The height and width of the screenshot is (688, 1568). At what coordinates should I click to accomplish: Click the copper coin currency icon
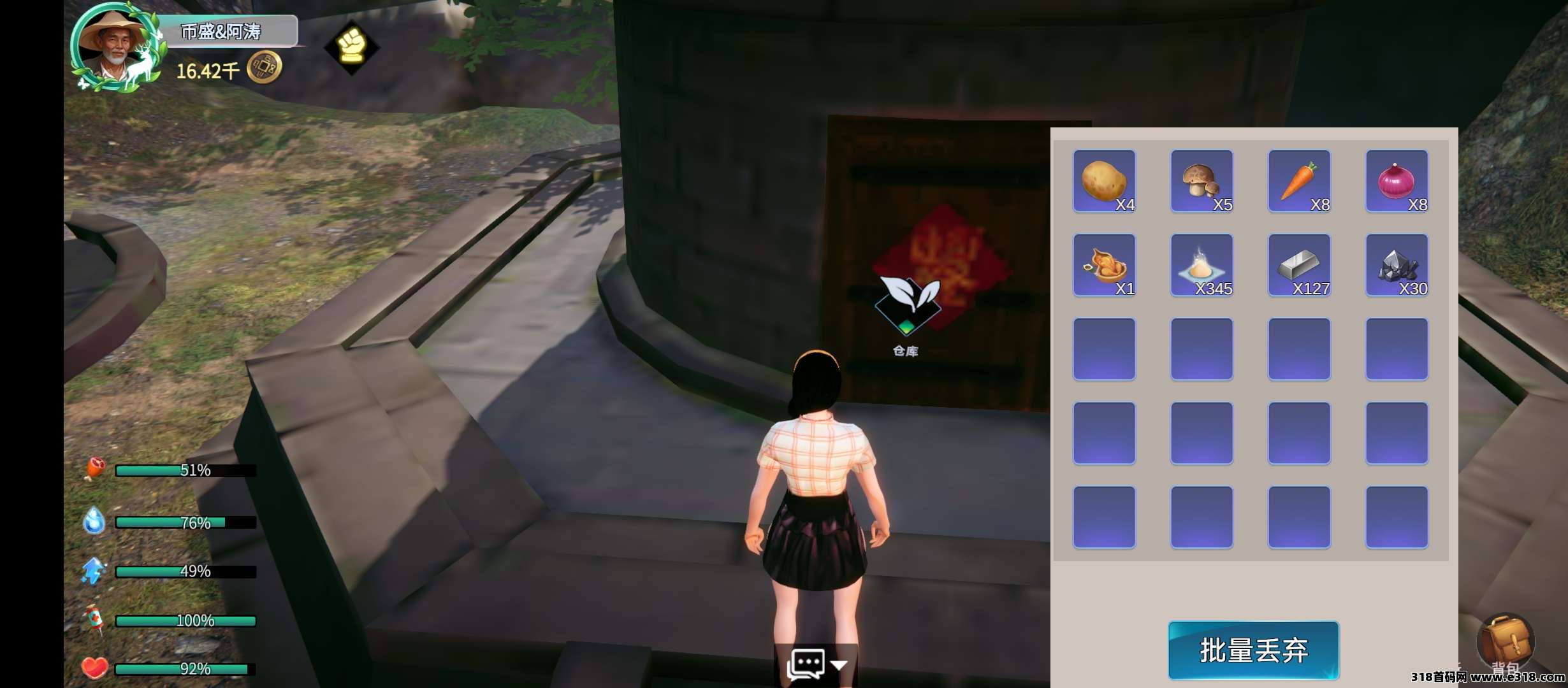[x=264, y=68]
